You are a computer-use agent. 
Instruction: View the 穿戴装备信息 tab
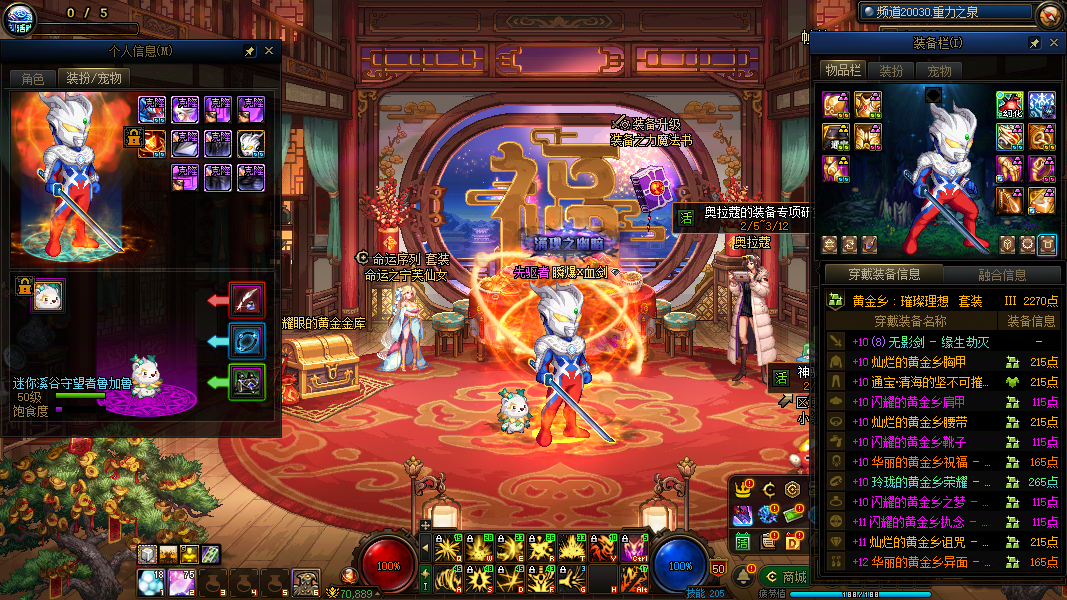884,275
